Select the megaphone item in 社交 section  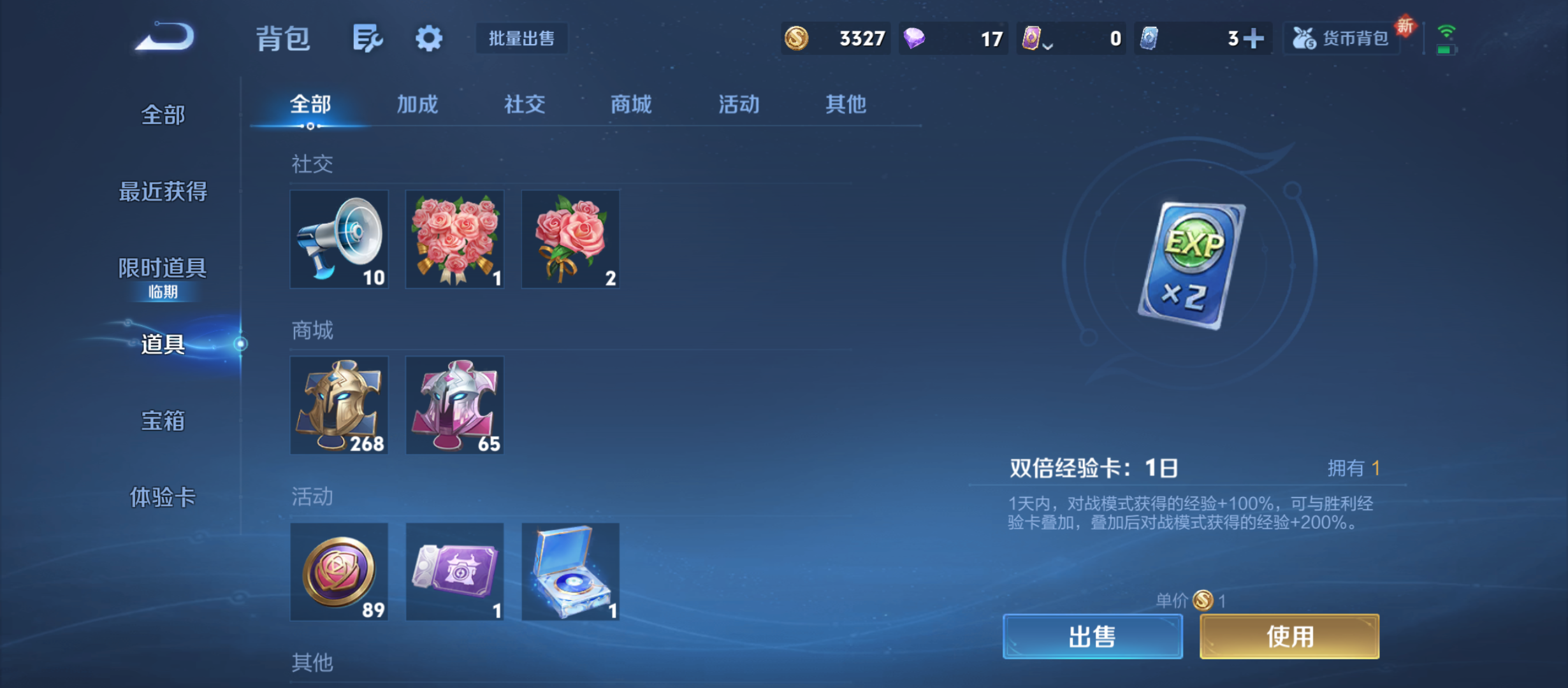(339, 239)
